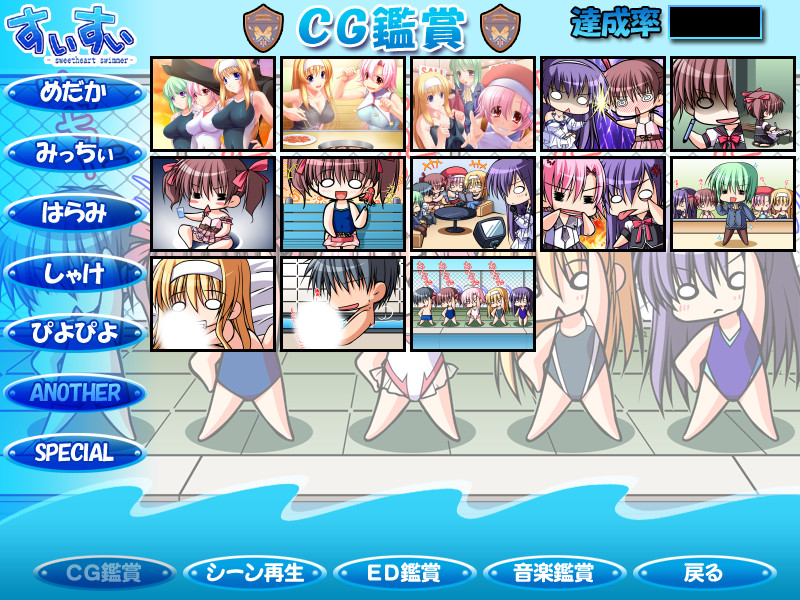This screenshot has width=800, height=600.
Task: Select the めだか character category
Action: point(75,92)
